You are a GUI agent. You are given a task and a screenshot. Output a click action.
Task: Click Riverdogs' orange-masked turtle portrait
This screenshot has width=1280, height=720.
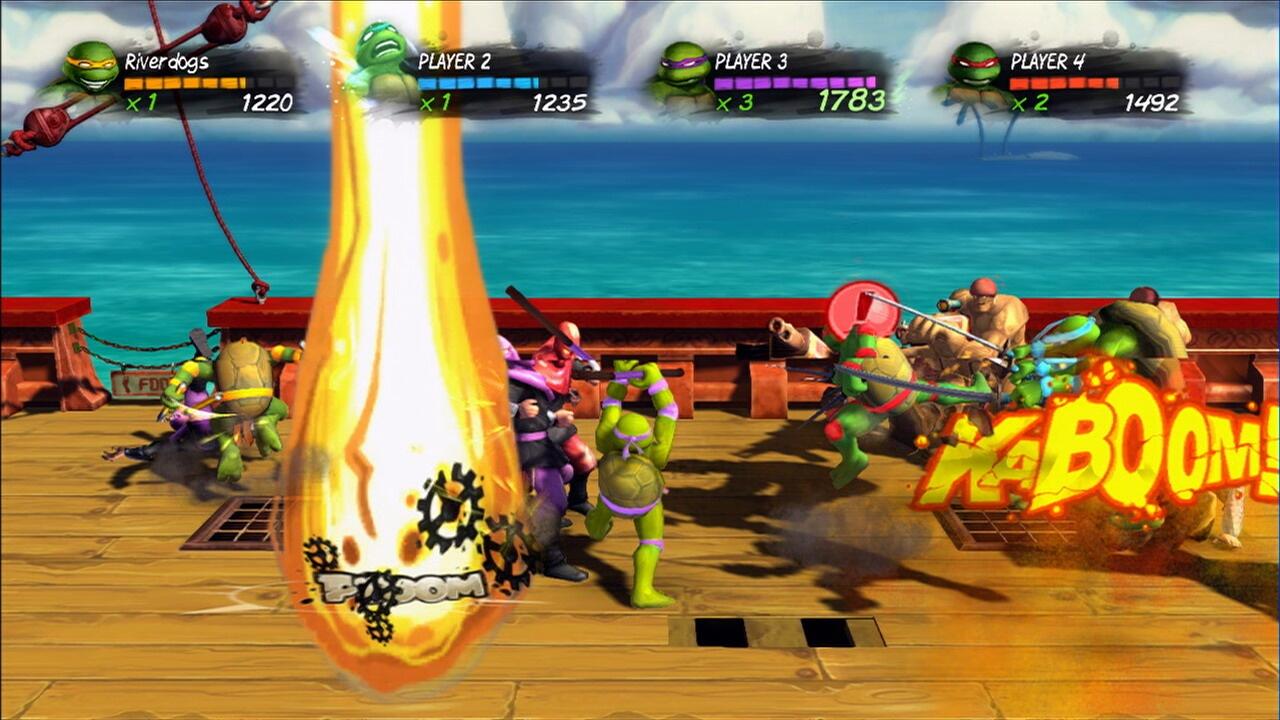pyautogui.click(x=89, y=68)
